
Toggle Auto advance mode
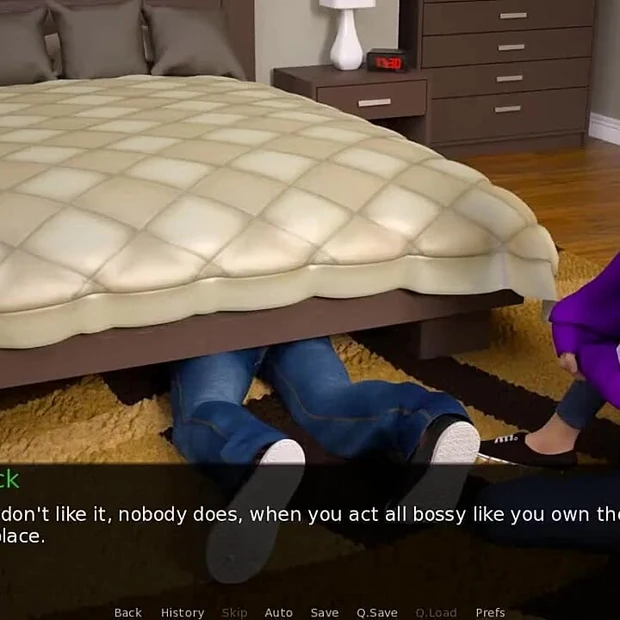point(278,612)
